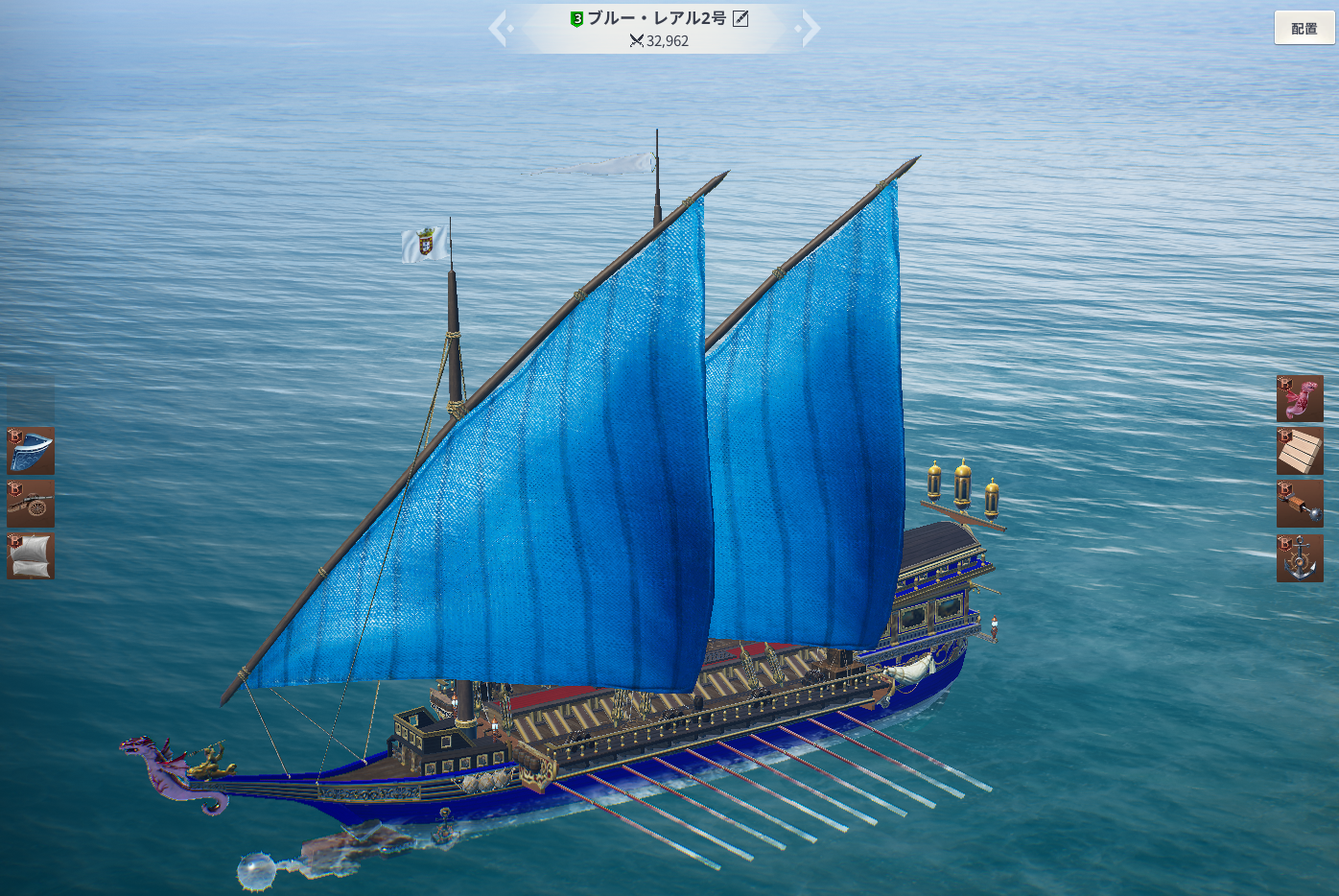This screenshot has width=1339, height=896.
Task: Open the wooden planks equipment slot
Action: coord(1300,452)
